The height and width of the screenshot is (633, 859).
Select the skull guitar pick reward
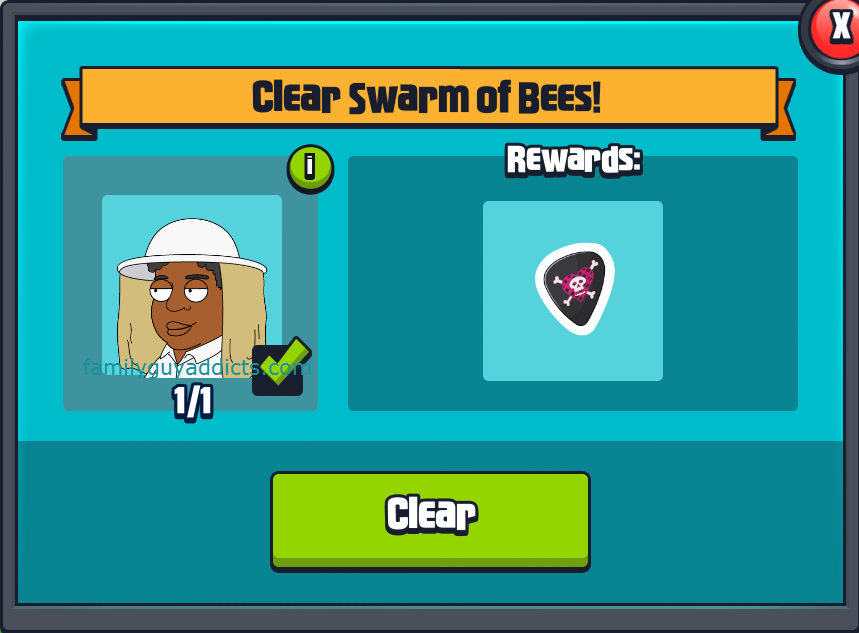[x=573, y=290]
